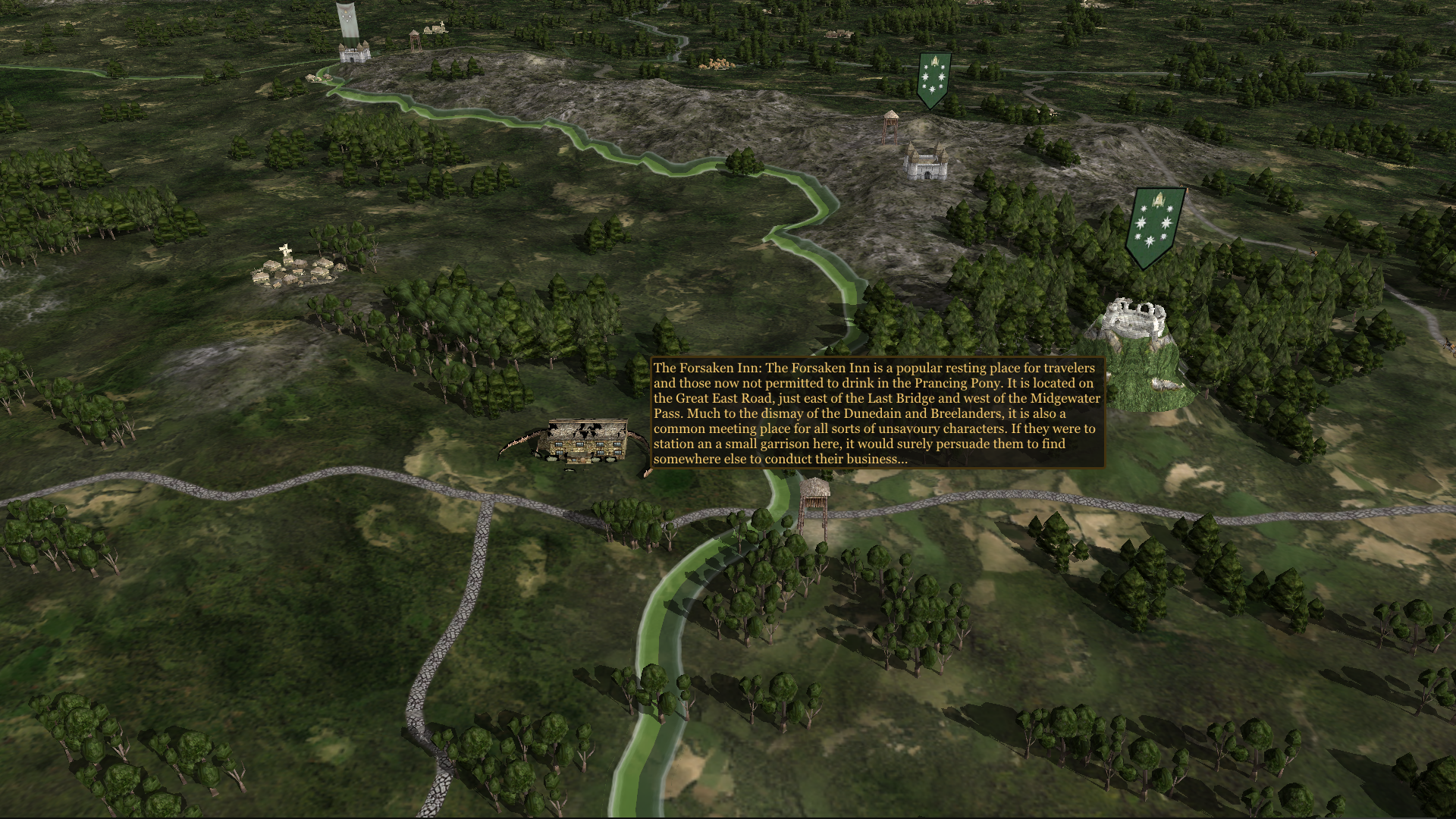Select the white banner above the distant castle

[x=348, y=19]
